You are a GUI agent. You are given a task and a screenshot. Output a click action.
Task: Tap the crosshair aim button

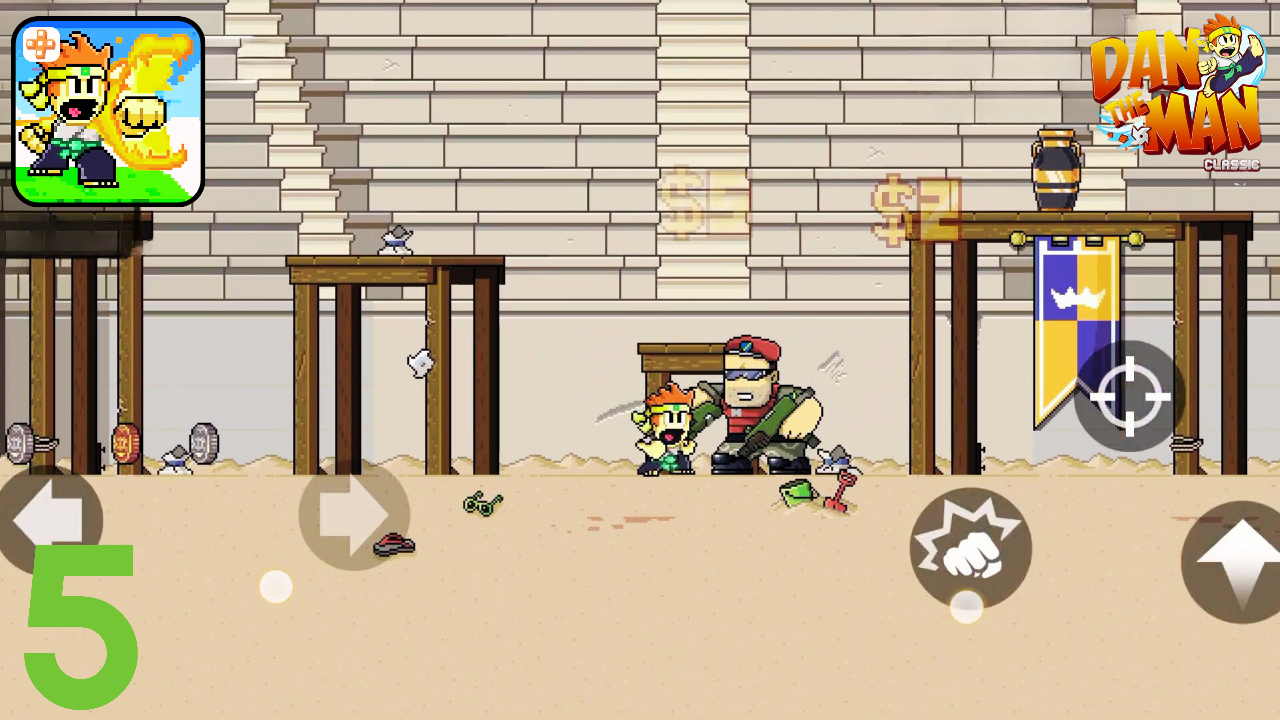(1131, 398)
